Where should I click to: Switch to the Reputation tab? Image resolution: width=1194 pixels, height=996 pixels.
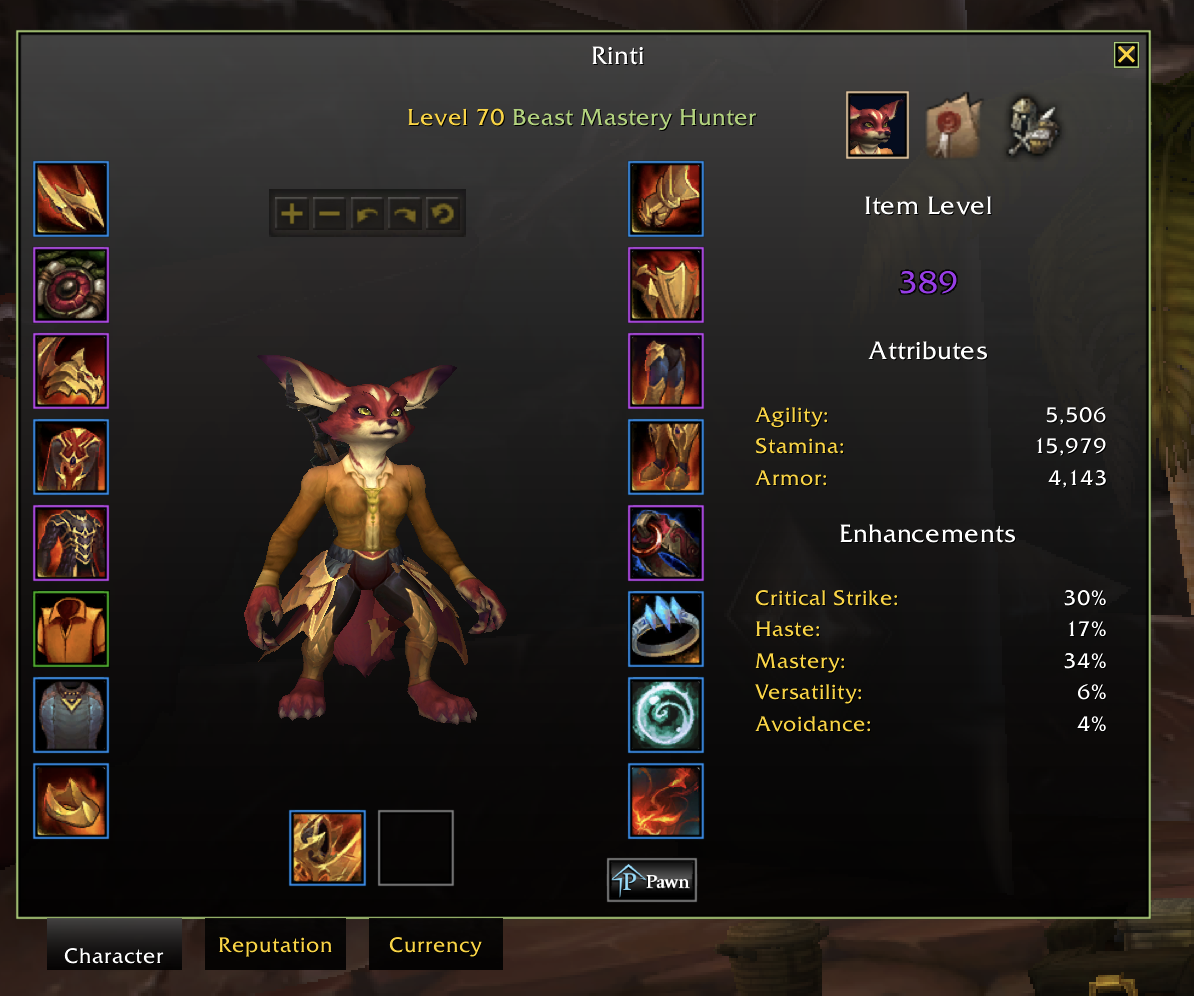click(275, 945)
